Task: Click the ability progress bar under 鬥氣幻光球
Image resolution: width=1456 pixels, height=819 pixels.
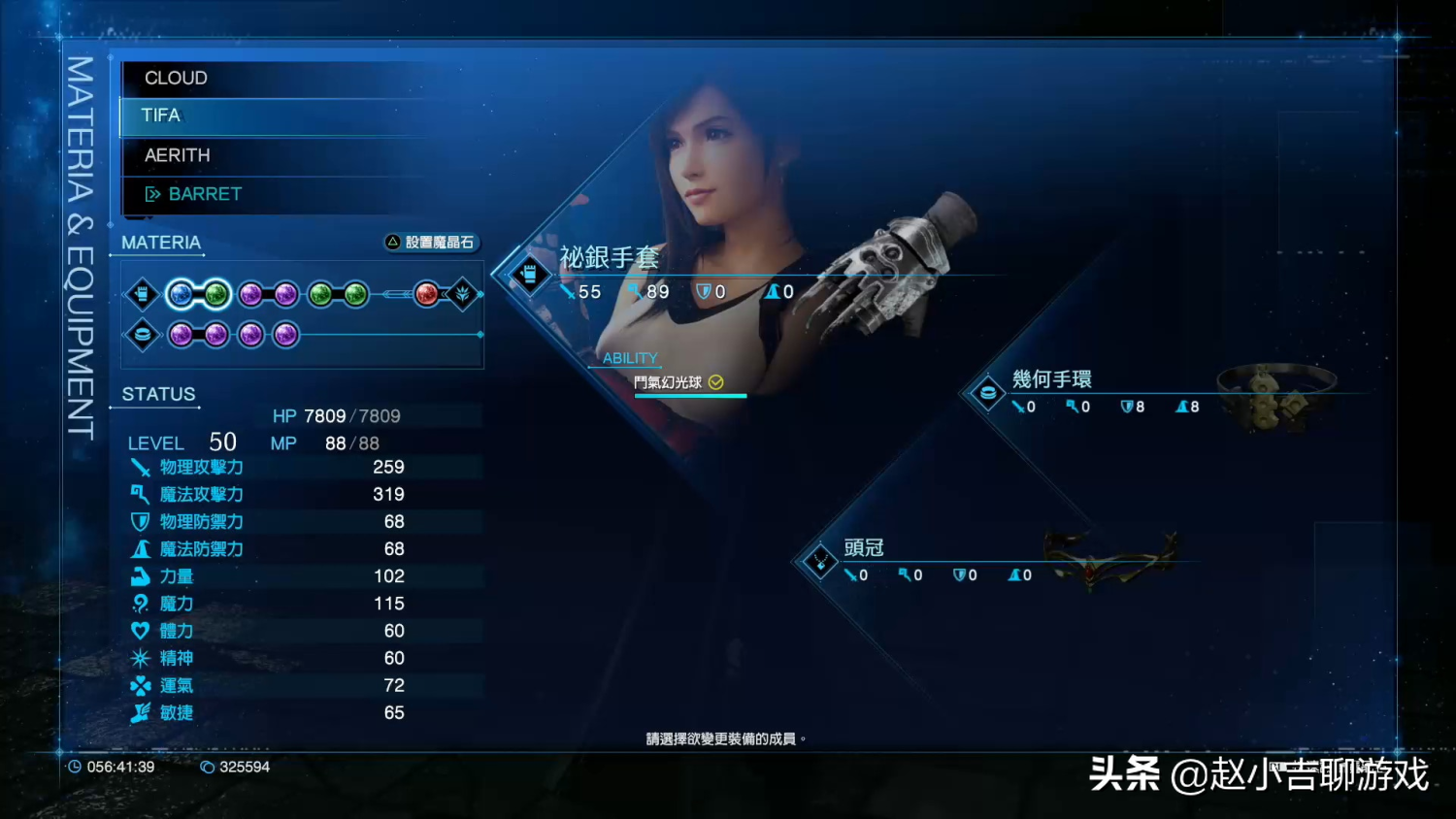Action: coord(690,396)
